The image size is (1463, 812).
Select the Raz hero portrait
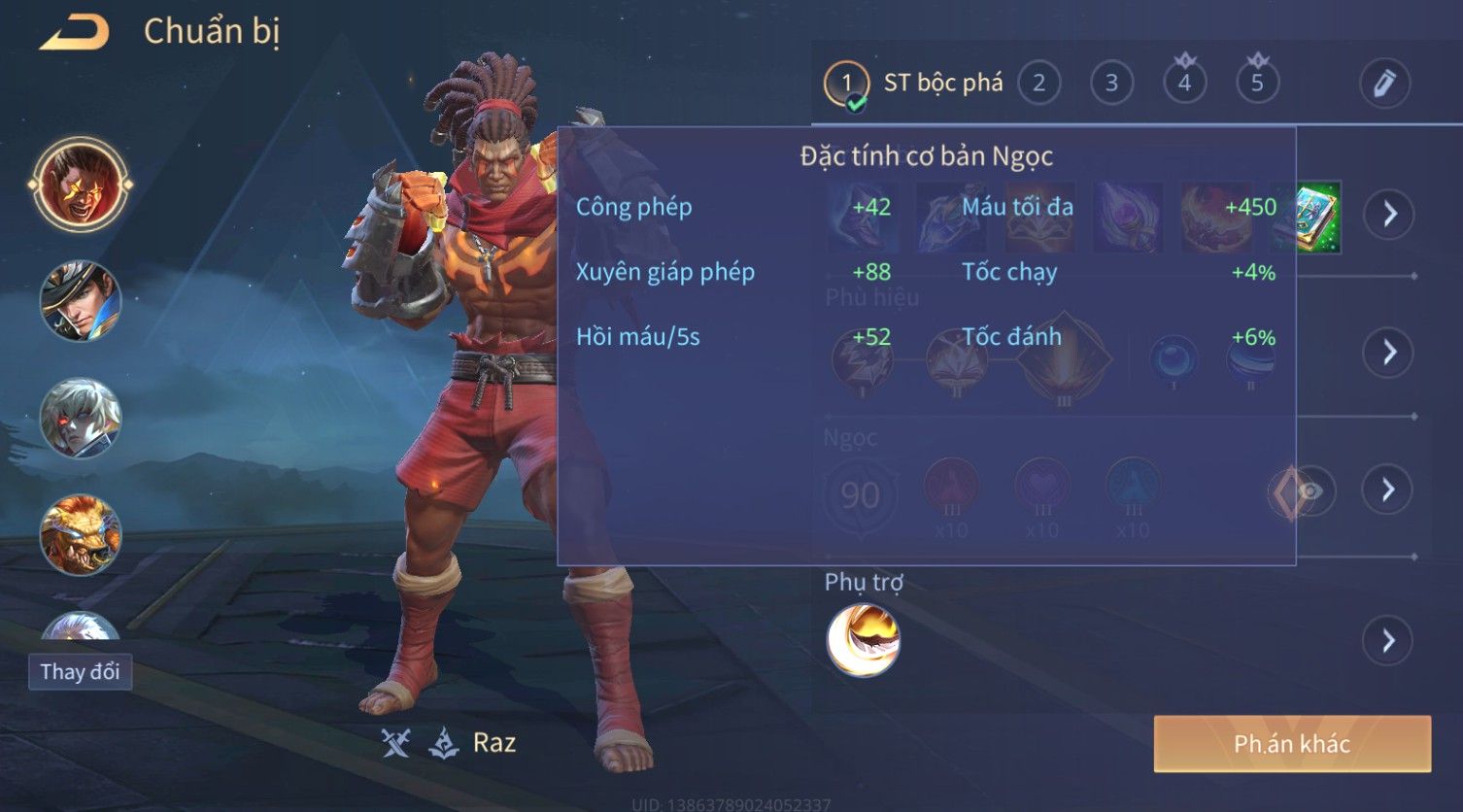(x=81, y=185)
